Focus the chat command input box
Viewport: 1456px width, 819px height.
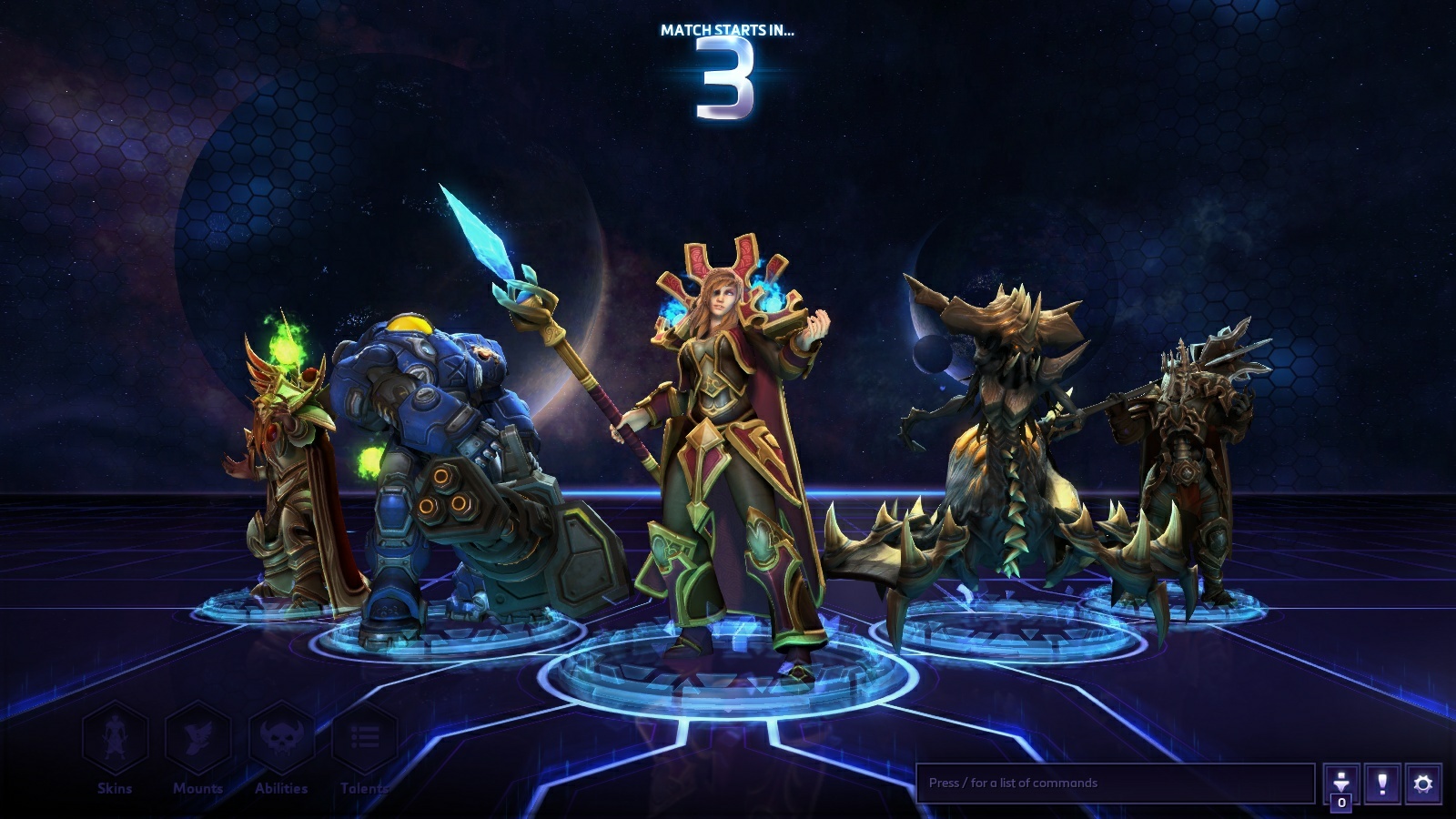[1115, 783]
